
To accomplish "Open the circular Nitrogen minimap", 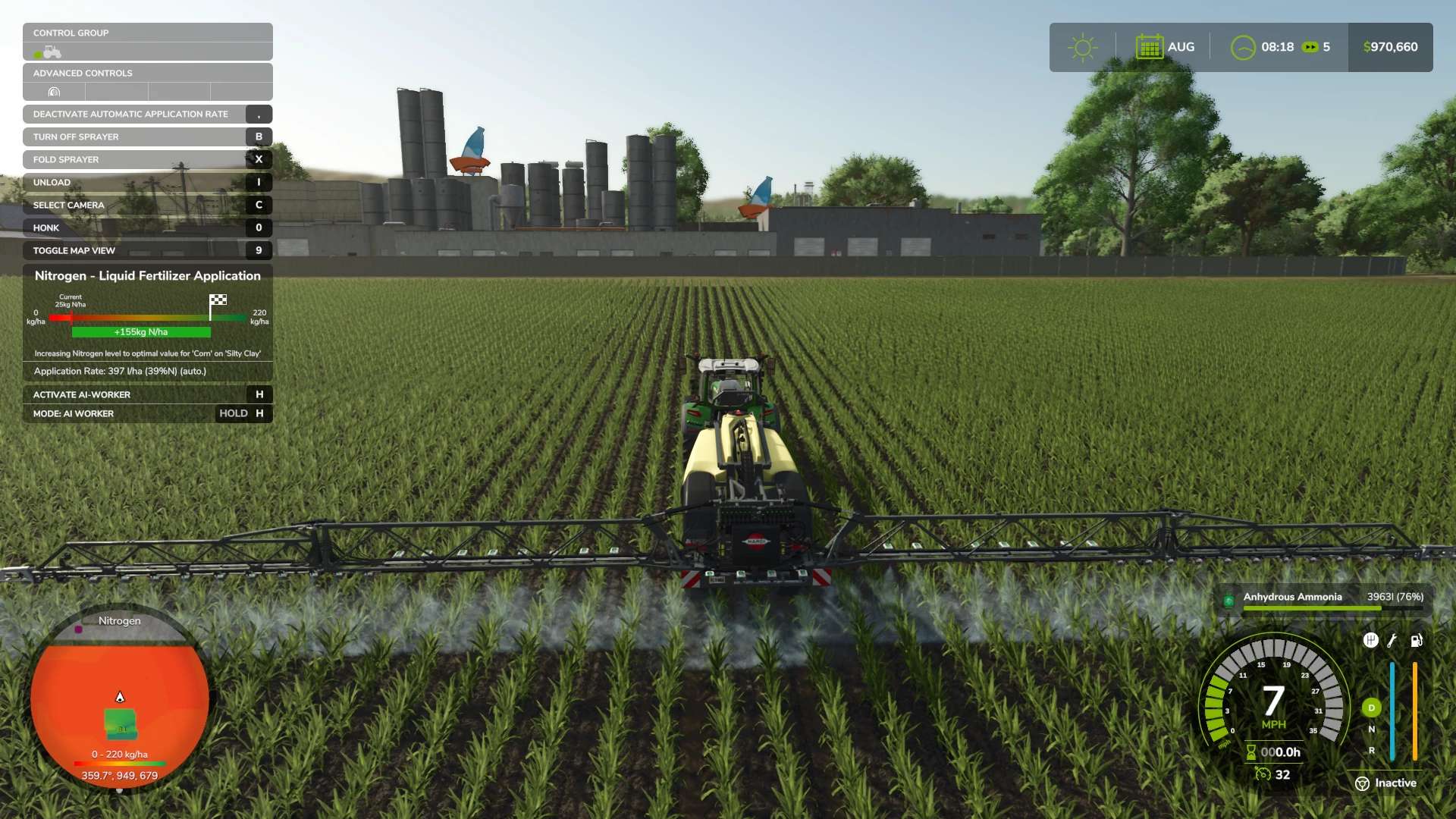I will point(120,698).
